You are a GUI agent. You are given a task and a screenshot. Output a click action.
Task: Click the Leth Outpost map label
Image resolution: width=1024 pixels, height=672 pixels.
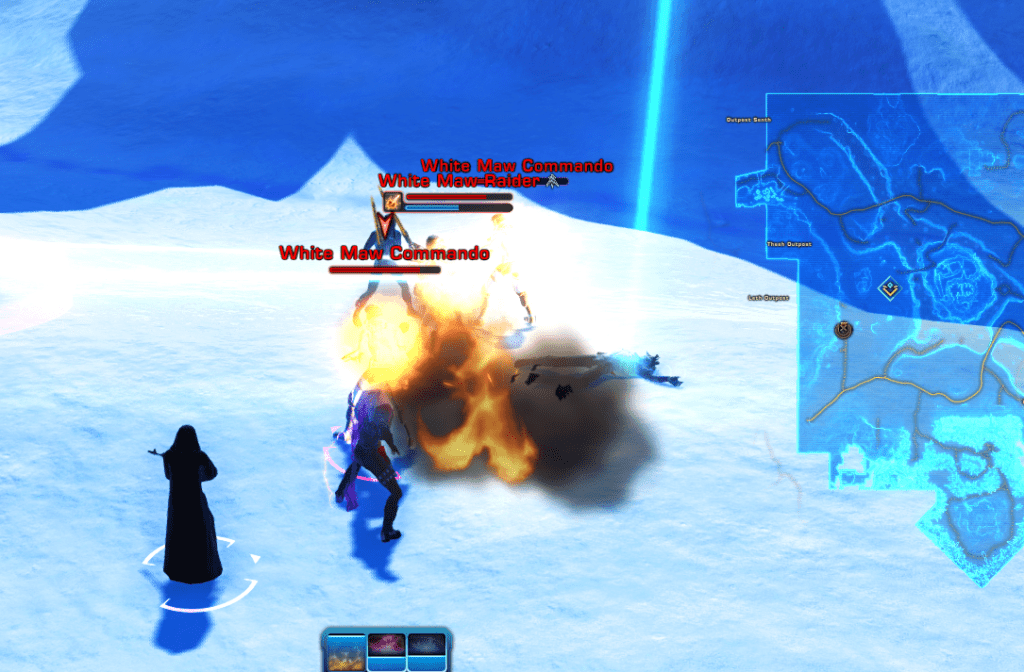tap(768, 298)
